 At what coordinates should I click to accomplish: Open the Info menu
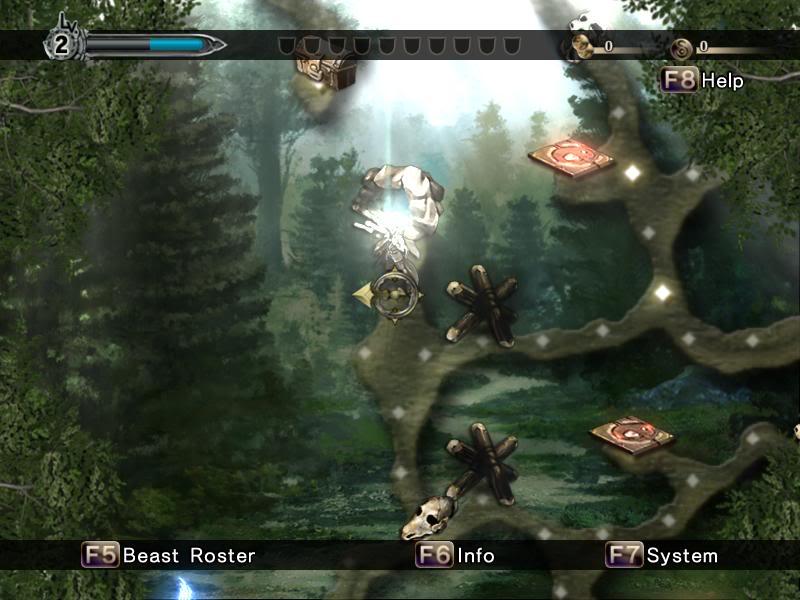pos(456,555)
